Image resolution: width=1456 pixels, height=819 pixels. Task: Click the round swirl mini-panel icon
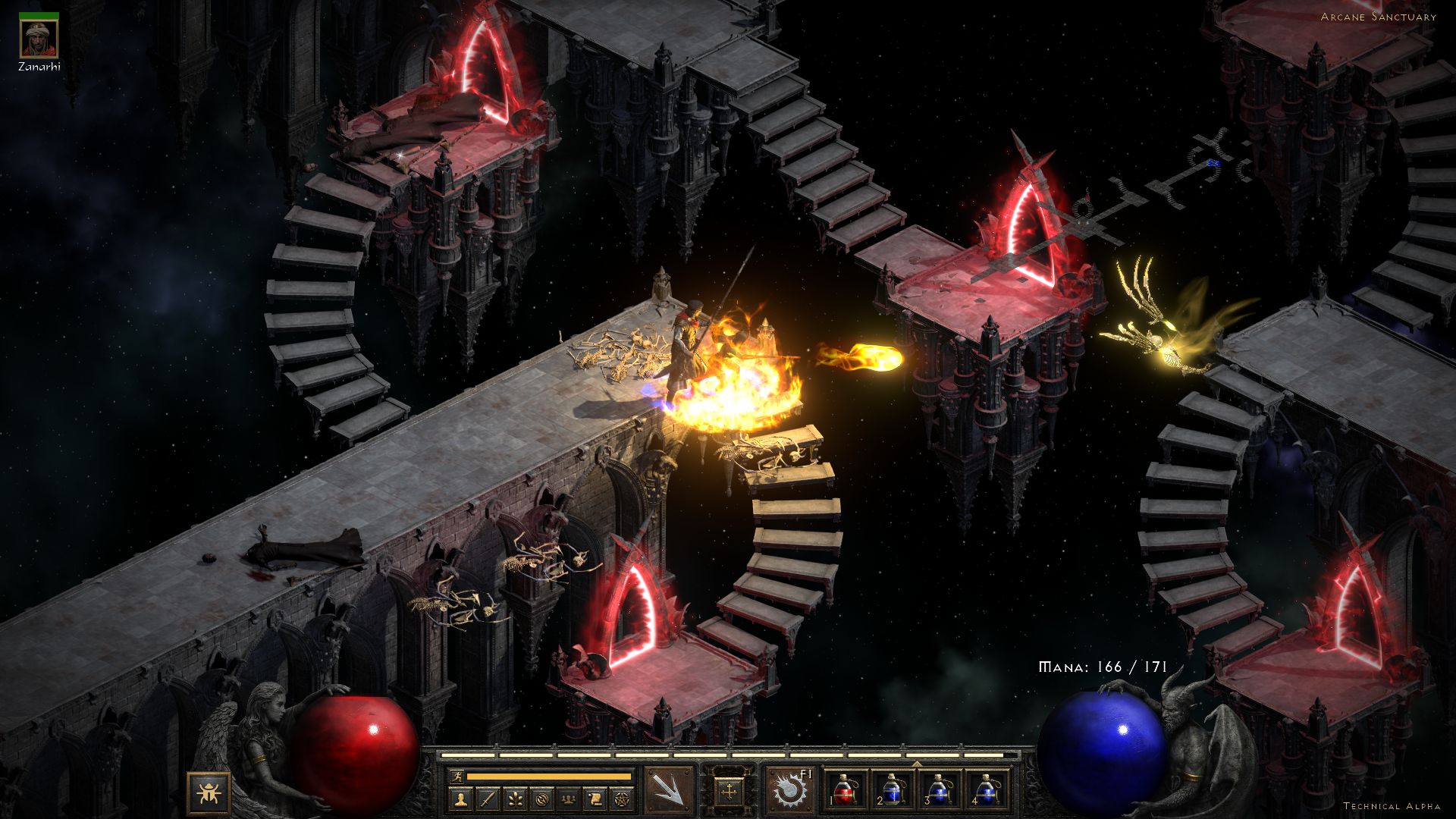click(542, 799)
